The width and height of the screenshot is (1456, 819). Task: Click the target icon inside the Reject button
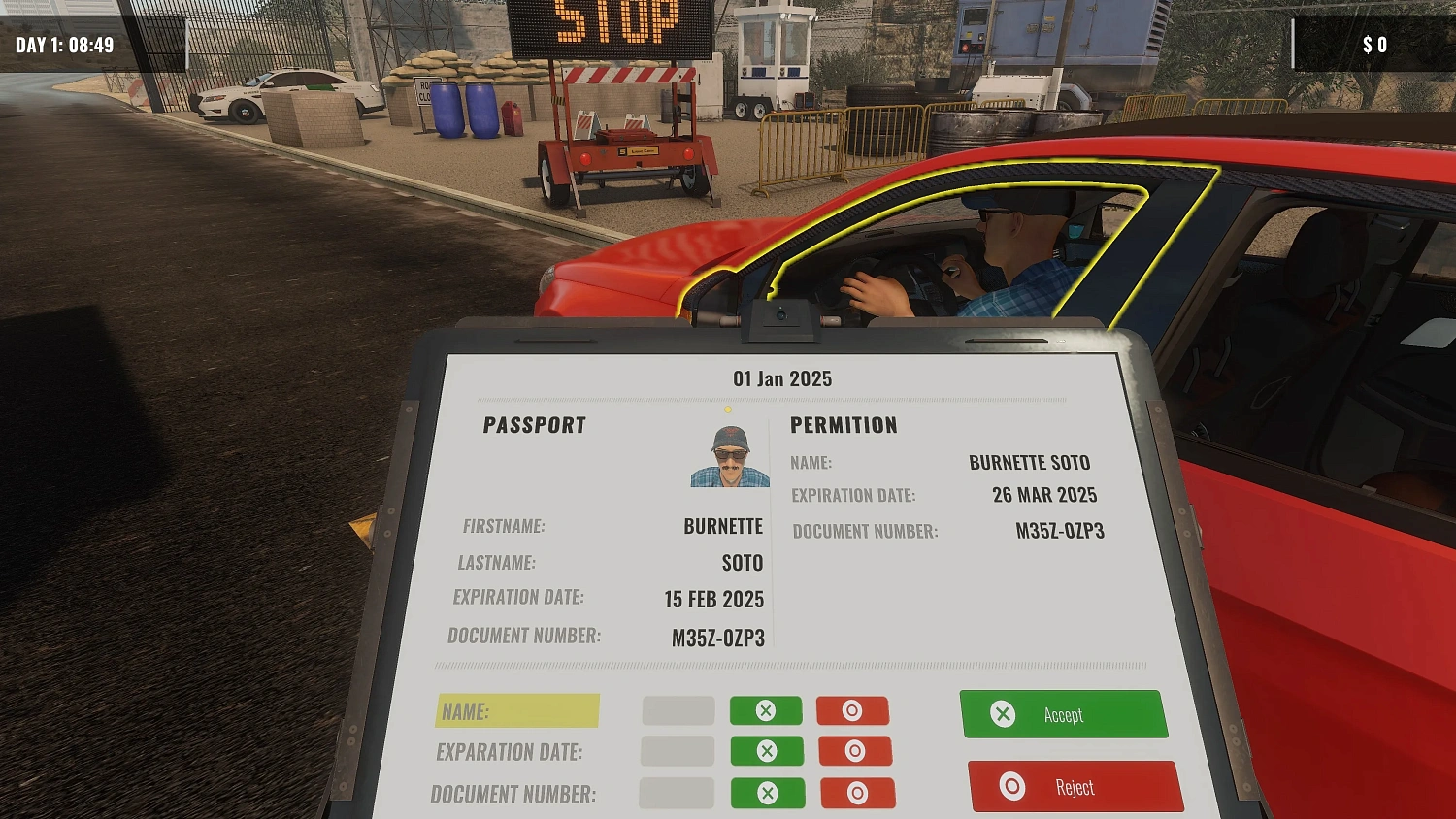[1009, 787]
